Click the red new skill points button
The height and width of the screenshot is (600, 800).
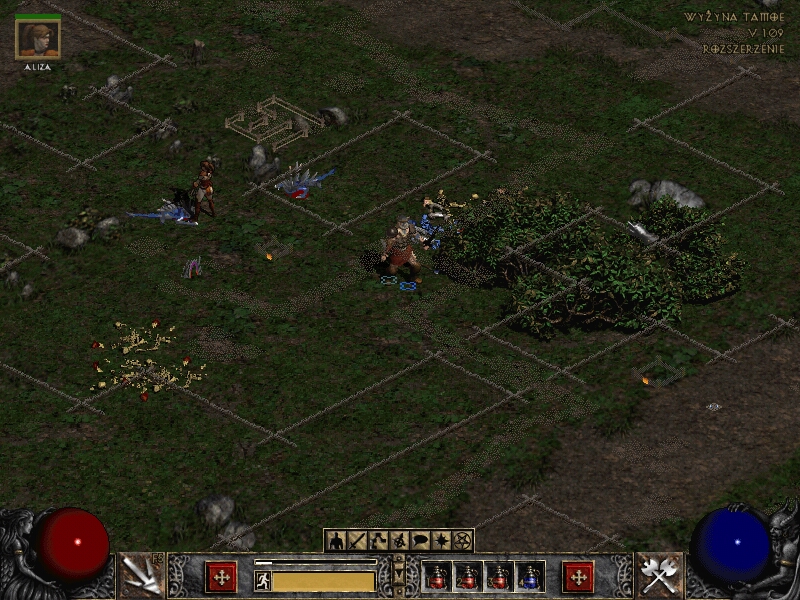[578, 577]
